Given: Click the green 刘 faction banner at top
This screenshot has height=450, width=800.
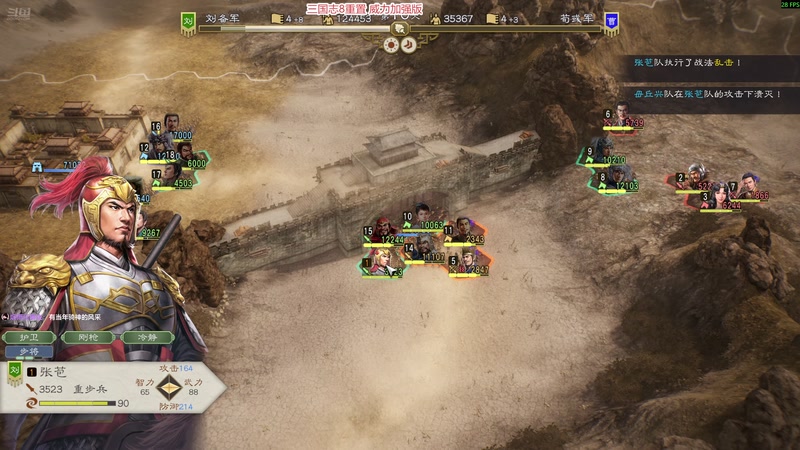Looking at the screenshot, I should (187, 22).
